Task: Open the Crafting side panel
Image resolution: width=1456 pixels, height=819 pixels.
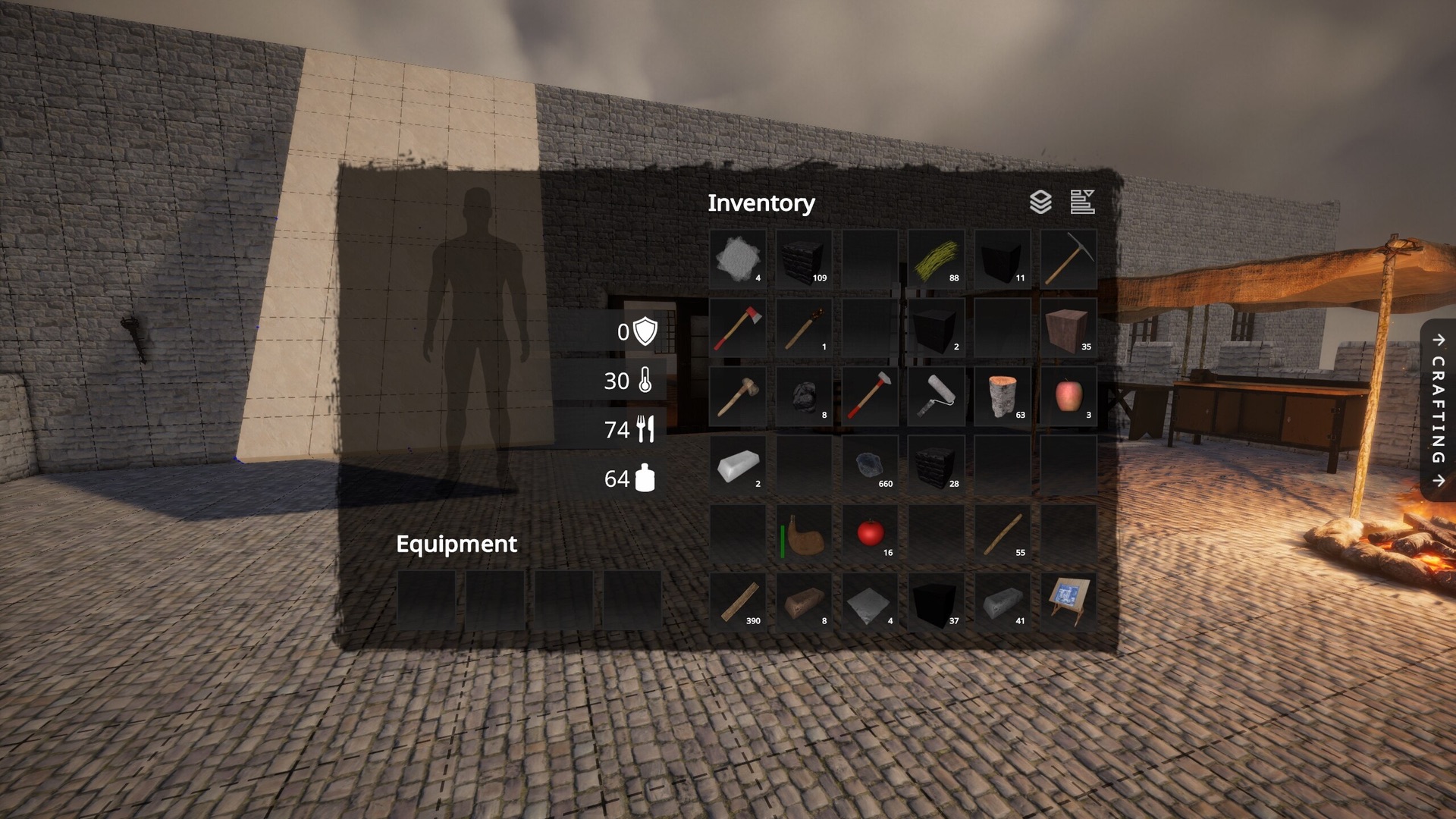Action: point(1438,409)
